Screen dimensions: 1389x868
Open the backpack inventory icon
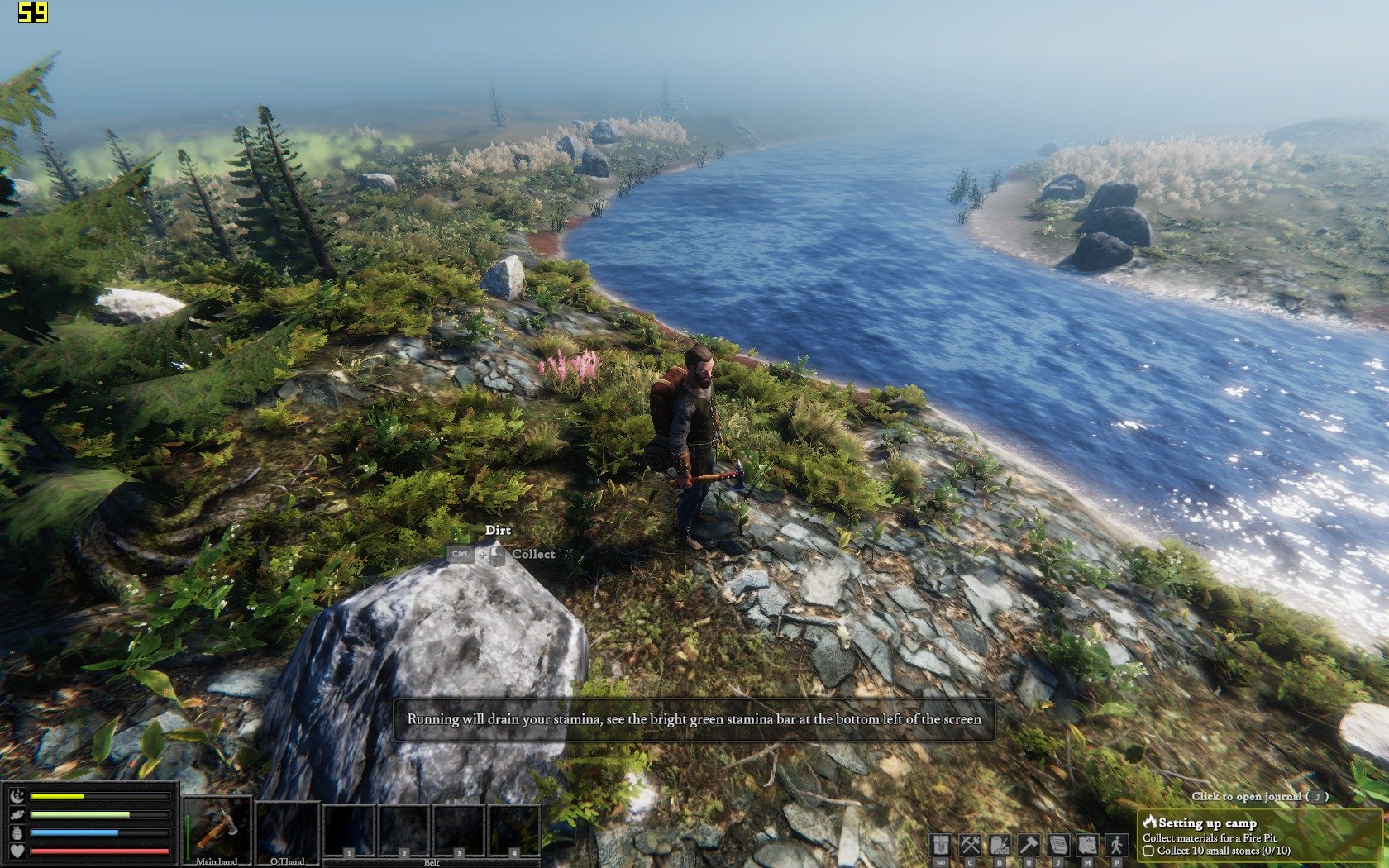pos(941,845)
